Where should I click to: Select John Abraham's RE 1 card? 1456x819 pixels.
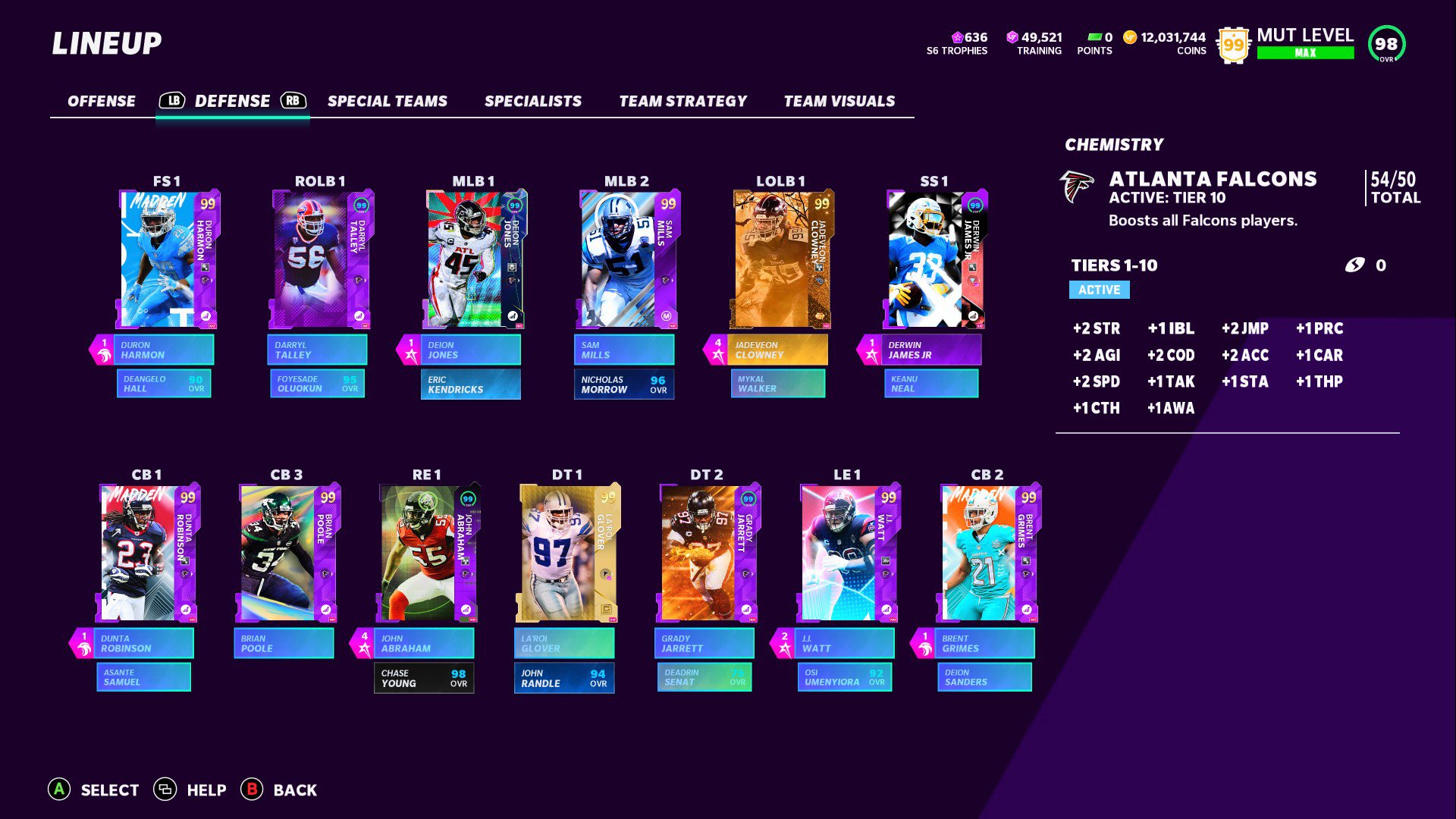[x=427, y=553]
